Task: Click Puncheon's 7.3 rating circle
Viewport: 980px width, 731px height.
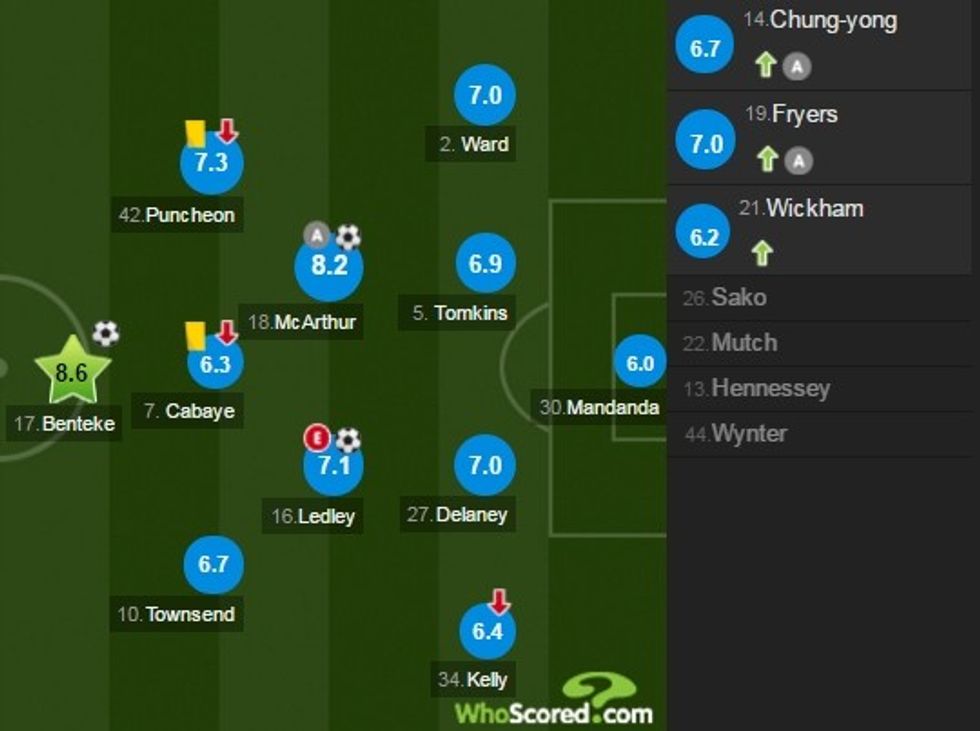Action: [211, 163]
